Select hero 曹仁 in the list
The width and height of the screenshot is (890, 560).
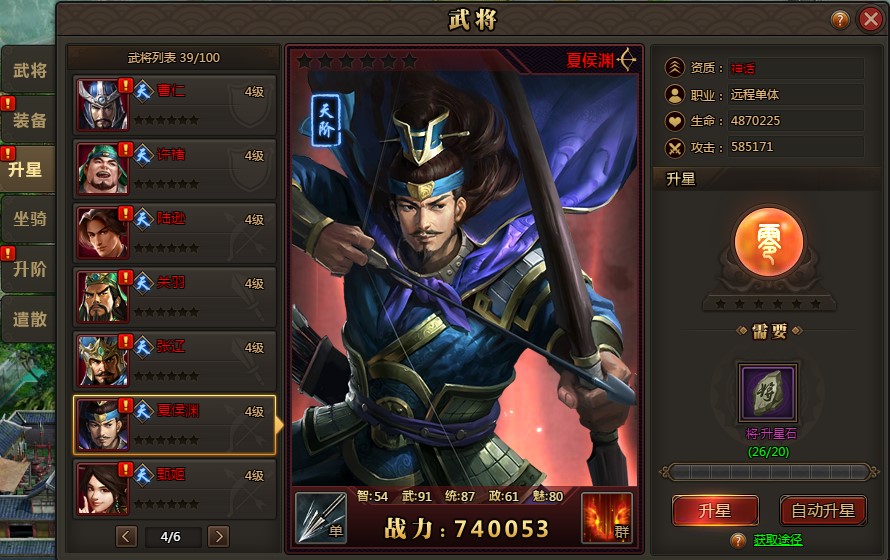pyautogui.click(x=175, y=104)
